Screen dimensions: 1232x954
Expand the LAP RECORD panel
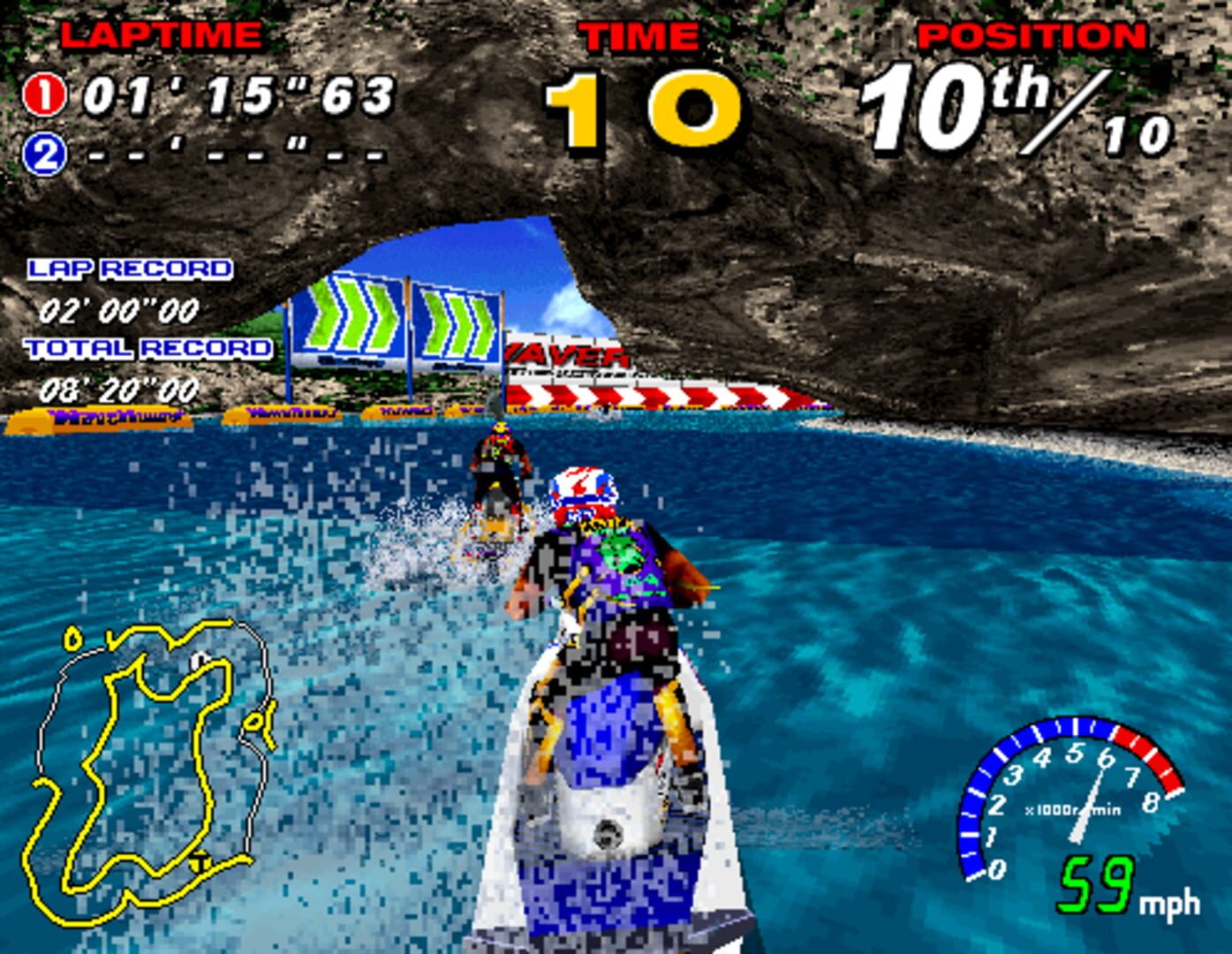(129, 269)
